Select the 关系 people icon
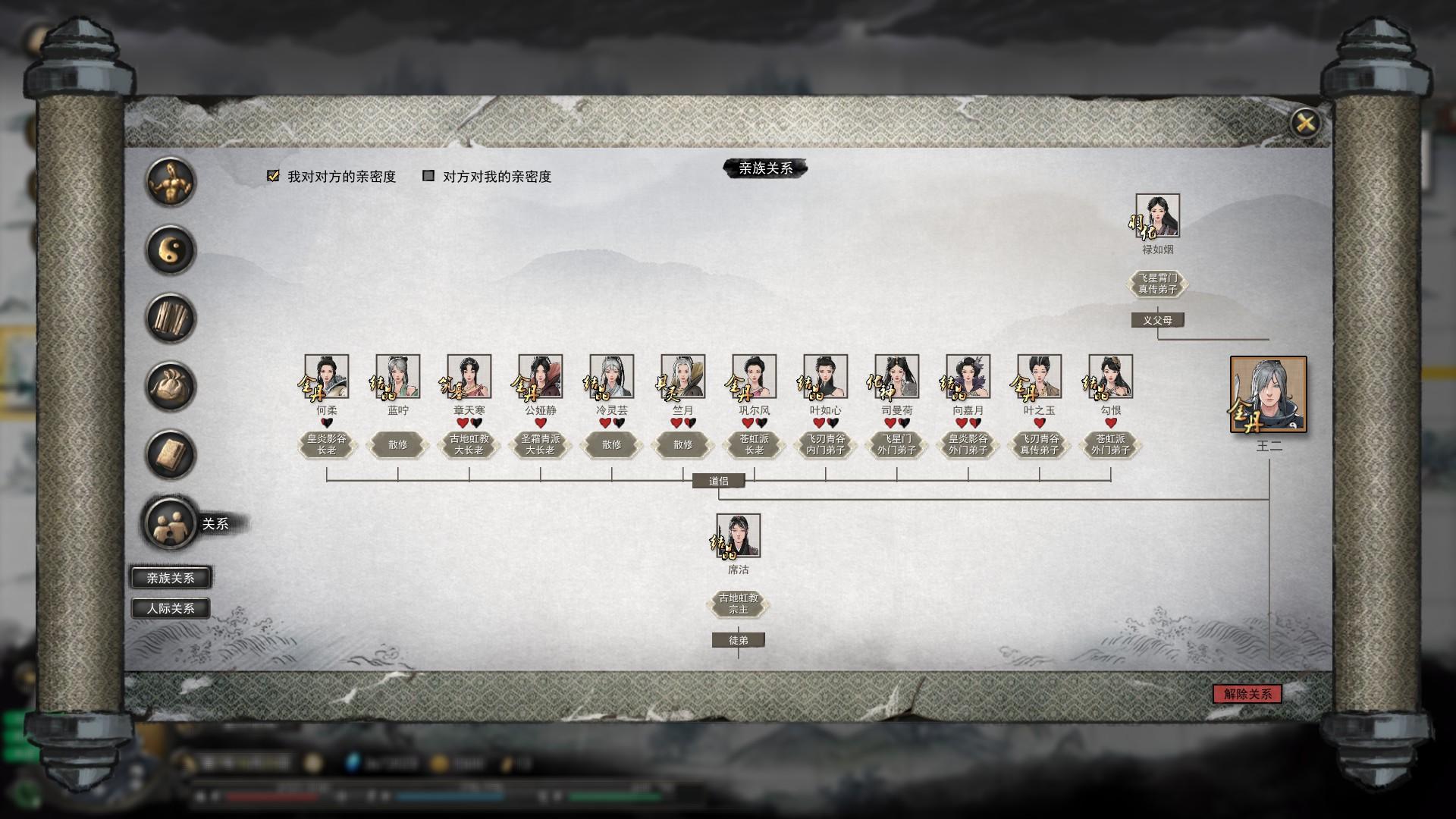The image size is (1456, 819). pos(171,522)
